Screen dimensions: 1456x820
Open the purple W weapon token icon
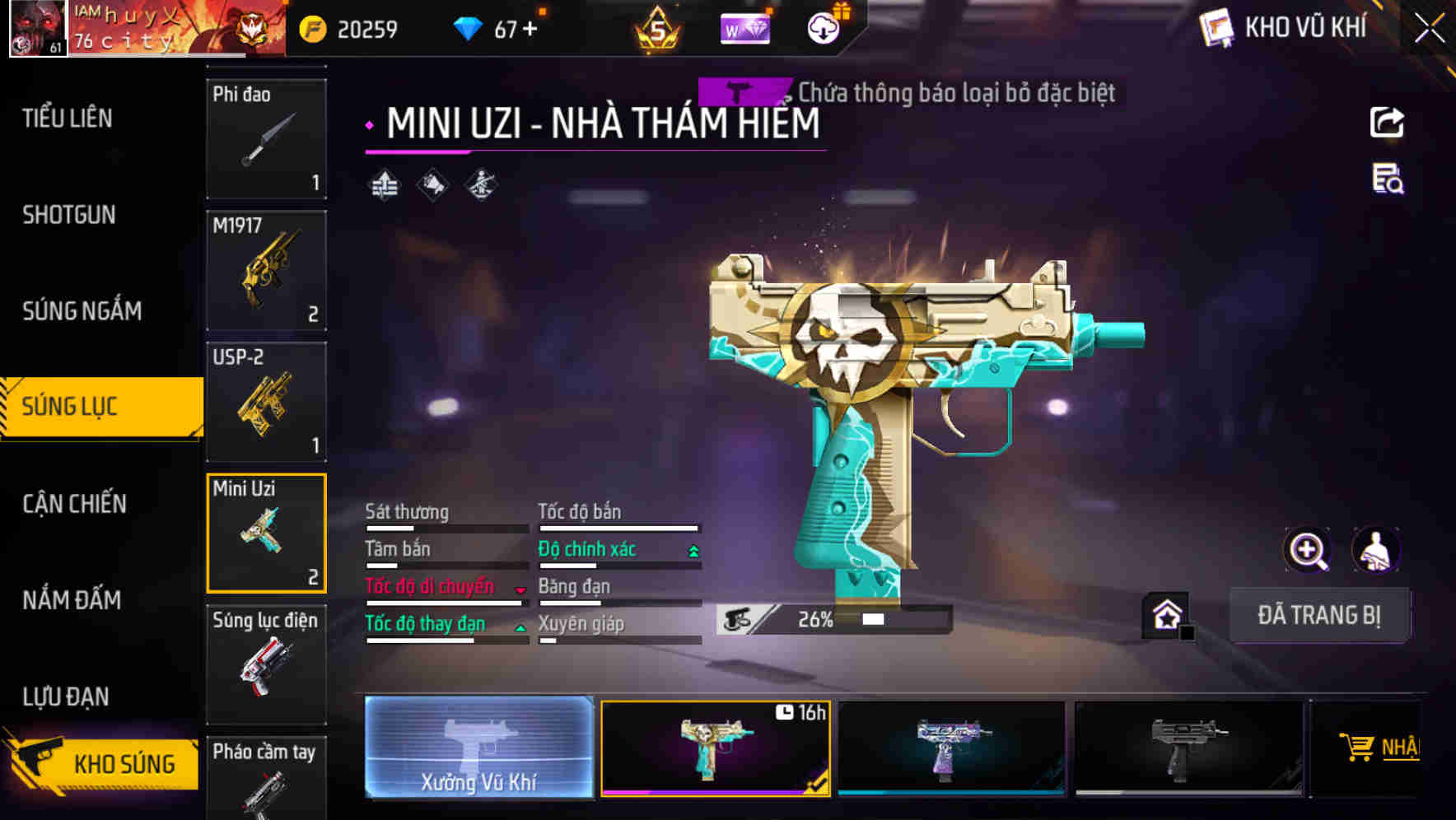pos(745,29)
